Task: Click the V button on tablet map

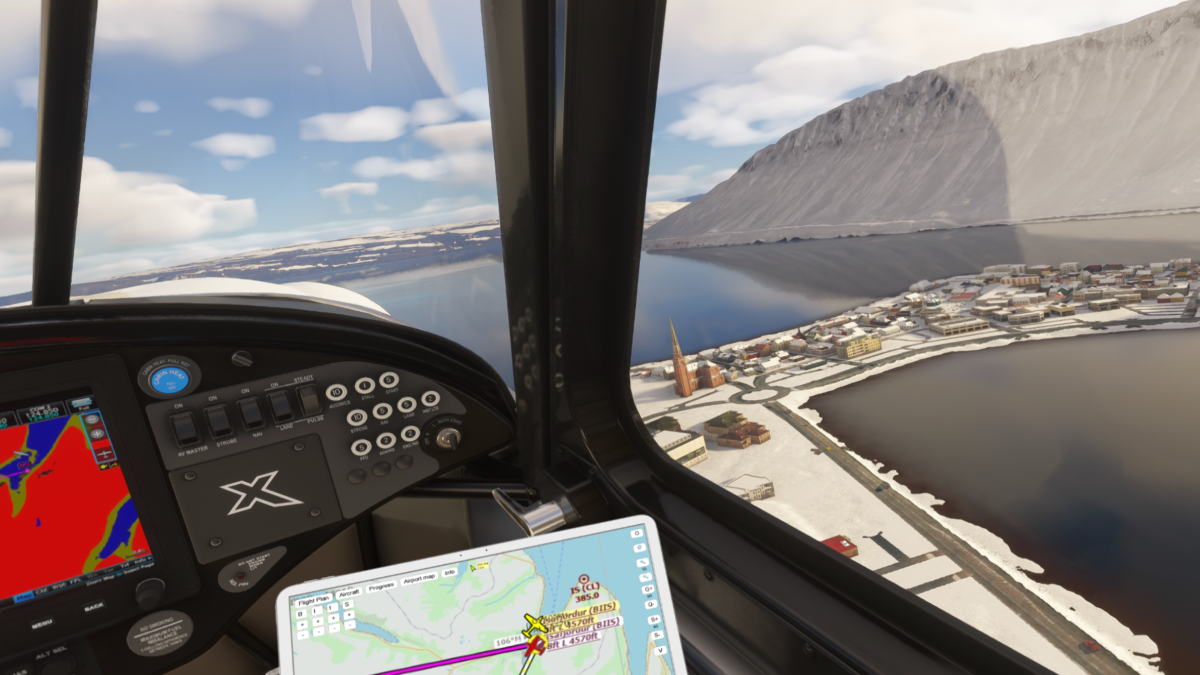Action: [661, 650]
